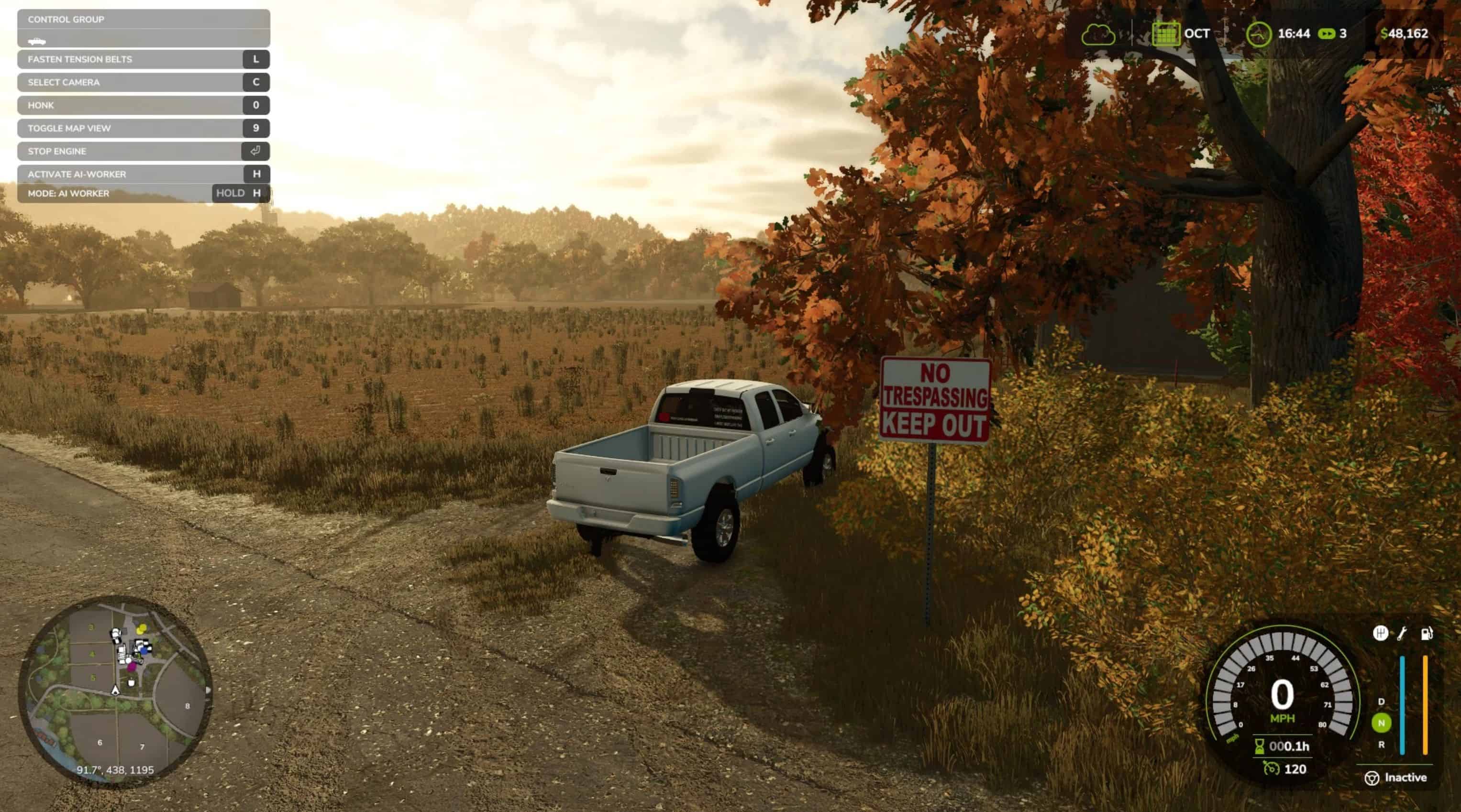Click the green clock icon
The image size is (1461, 812).
point(1259,34)
